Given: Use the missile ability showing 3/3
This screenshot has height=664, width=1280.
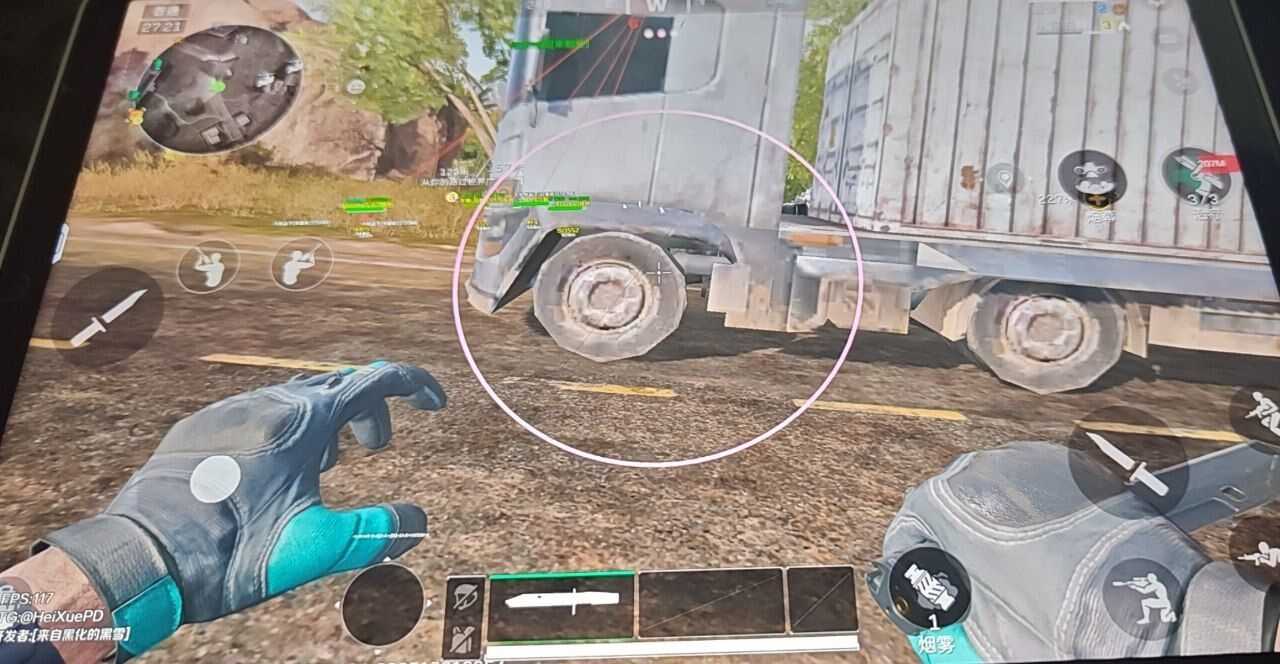Looking at the screenshot, I should coord(1196,176).
